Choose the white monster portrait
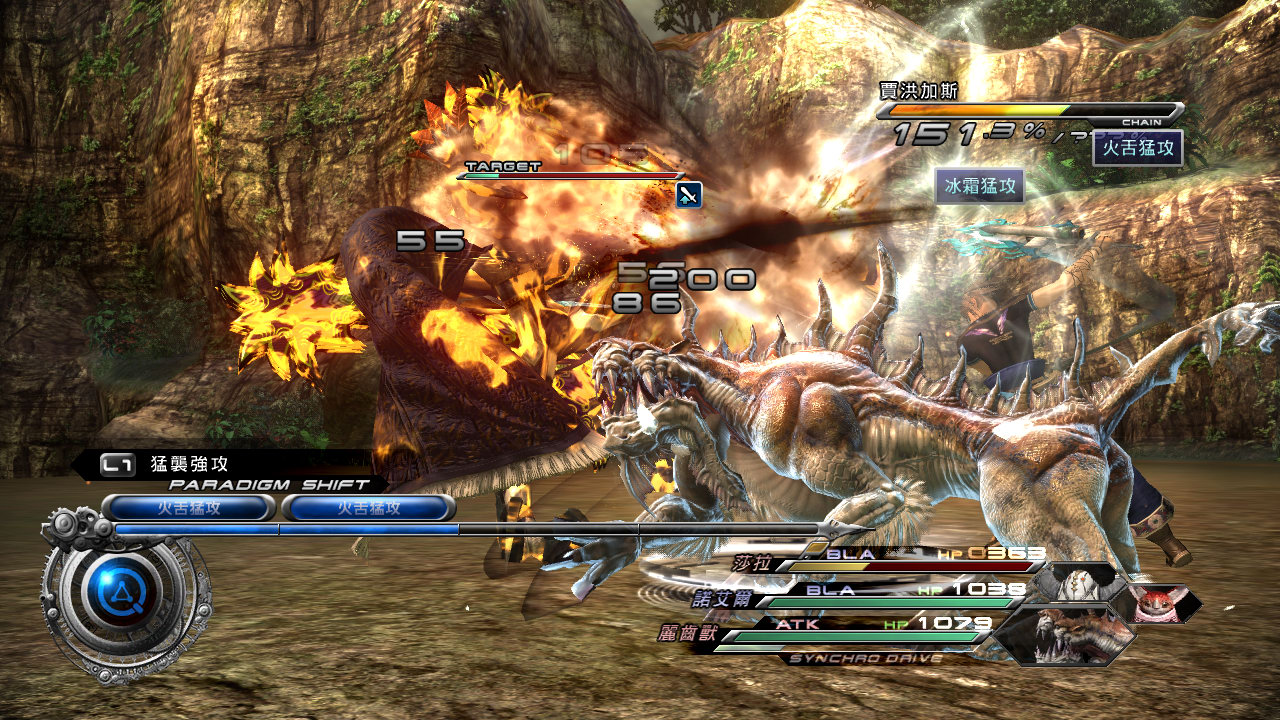 pyautogui.click(x=1078, y=582)
